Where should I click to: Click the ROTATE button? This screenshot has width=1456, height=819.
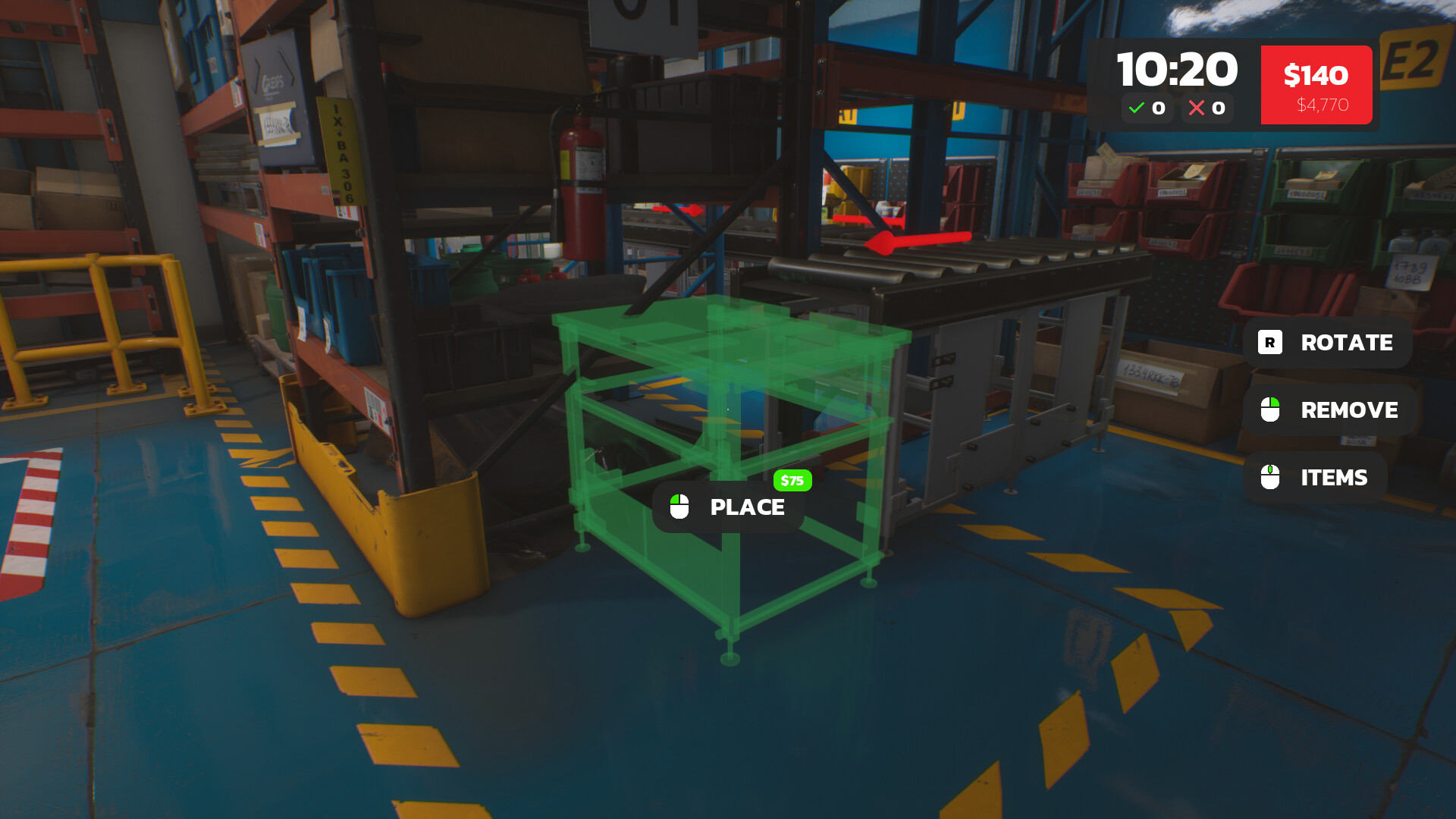coord(1346,343)
